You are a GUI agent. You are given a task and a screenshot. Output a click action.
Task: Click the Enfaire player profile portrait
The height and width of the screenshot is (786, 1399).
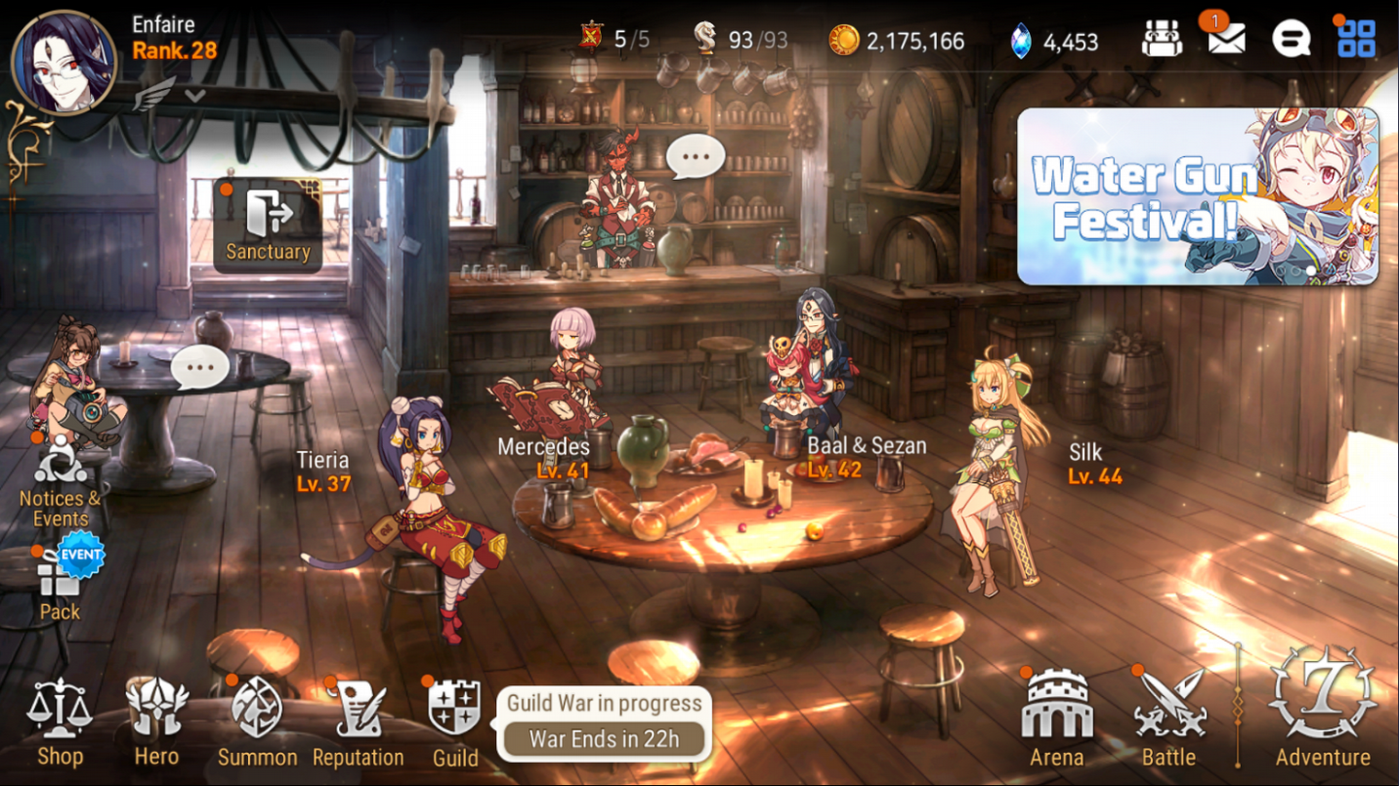point(64,62)
